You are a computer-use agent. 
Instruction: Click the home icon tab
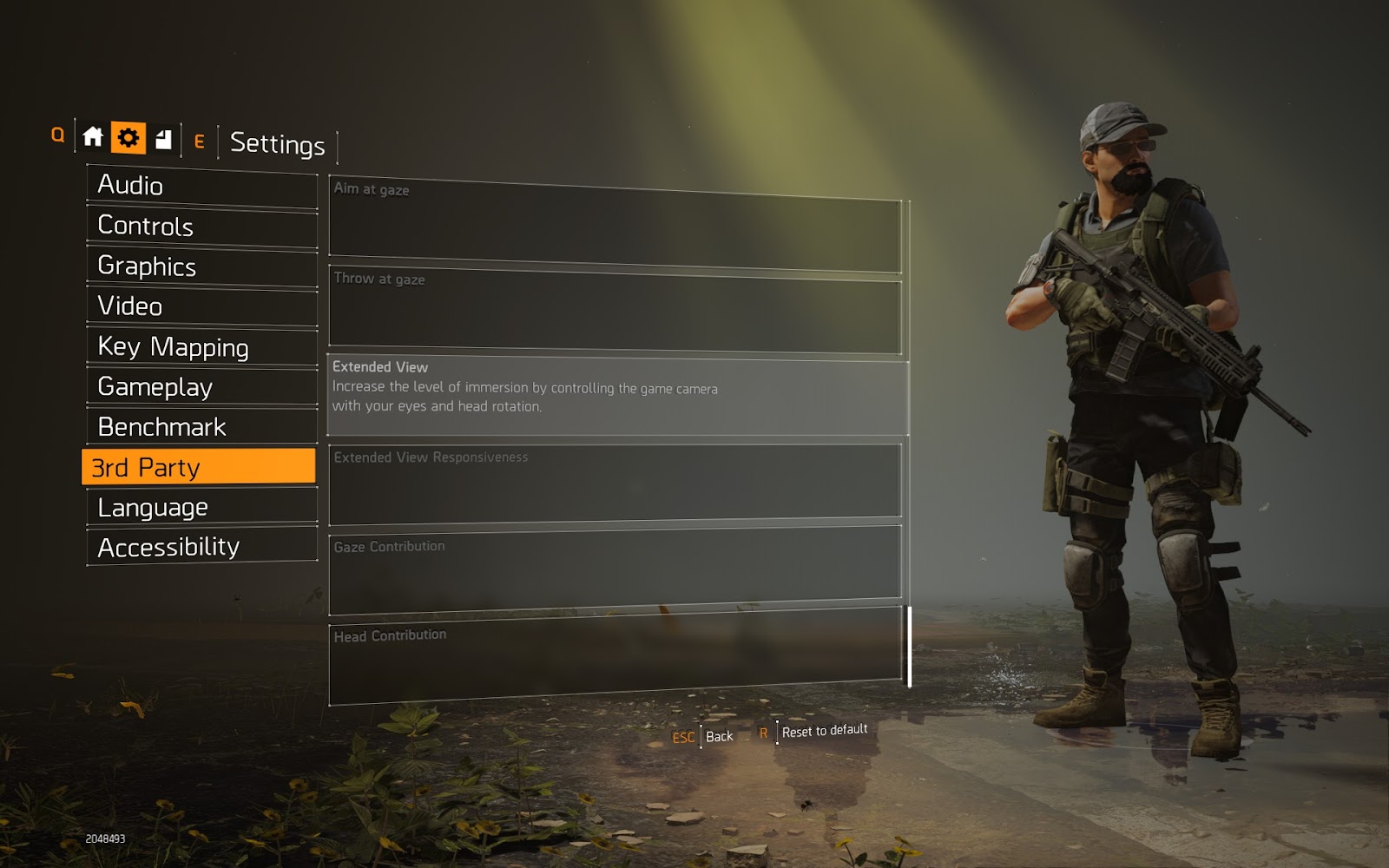(x=93, y=137)
